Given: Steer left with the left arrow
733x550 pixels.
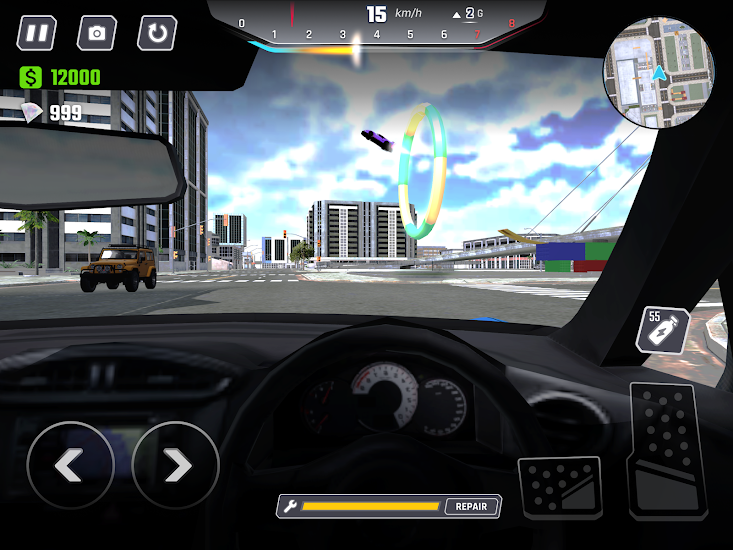Looking at the screenshot, I should [x=70, y=465].
